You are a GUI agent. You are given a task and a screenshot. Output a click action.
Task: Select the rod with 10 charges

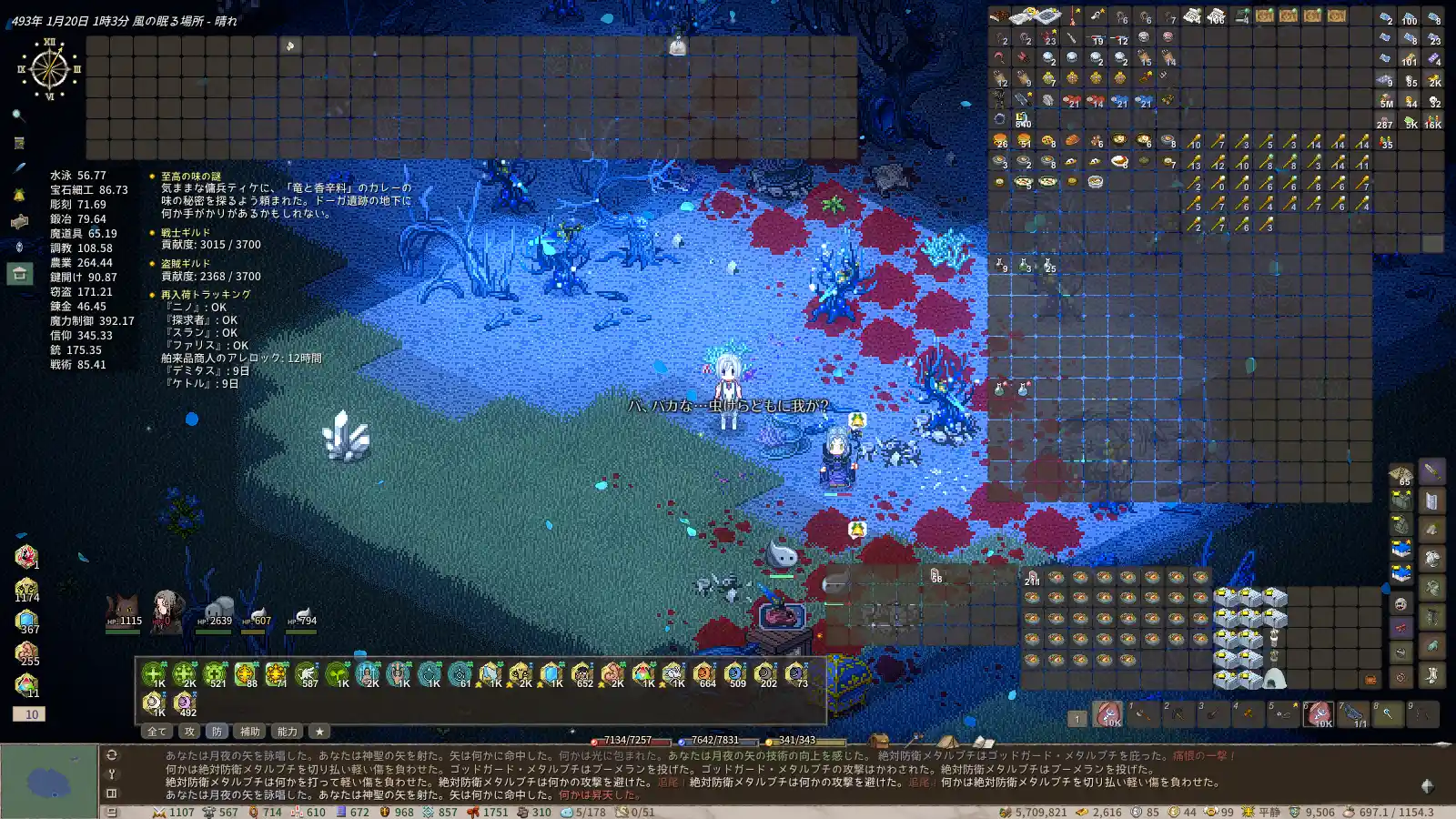click(x=1193, y=140)
